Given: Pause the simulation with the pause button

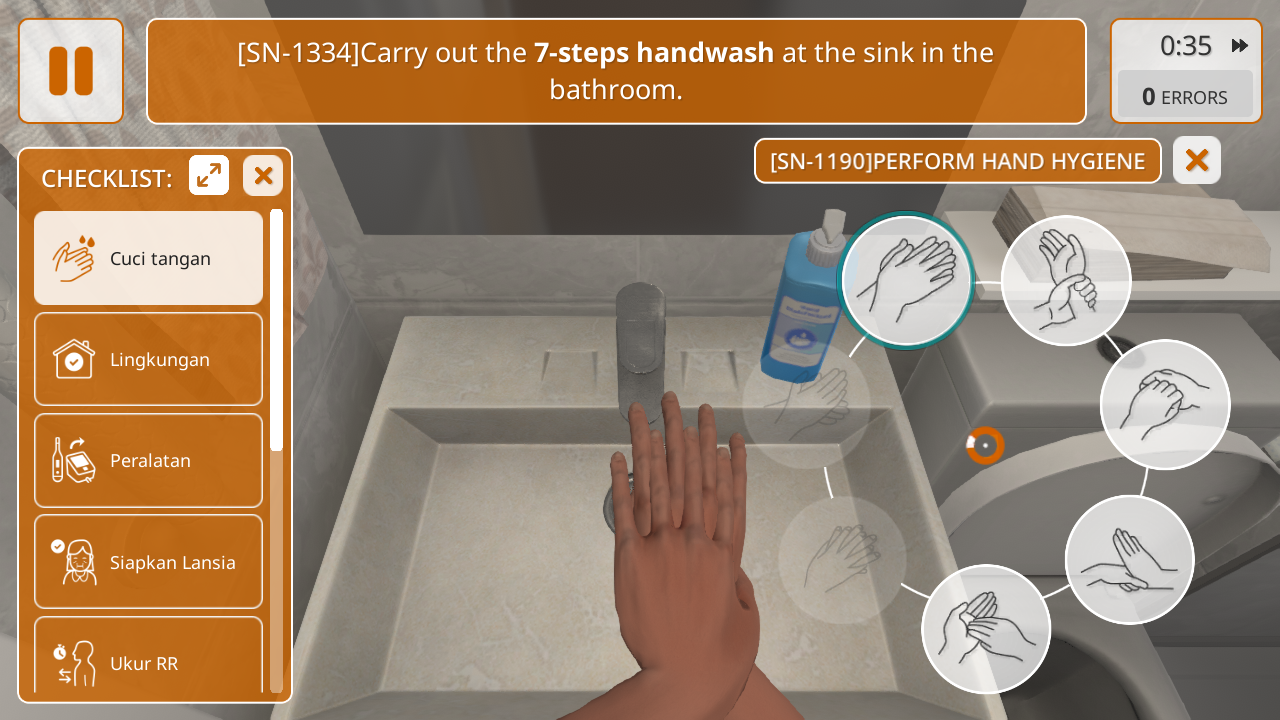Looking at the screenshot, I should [71, 71].
